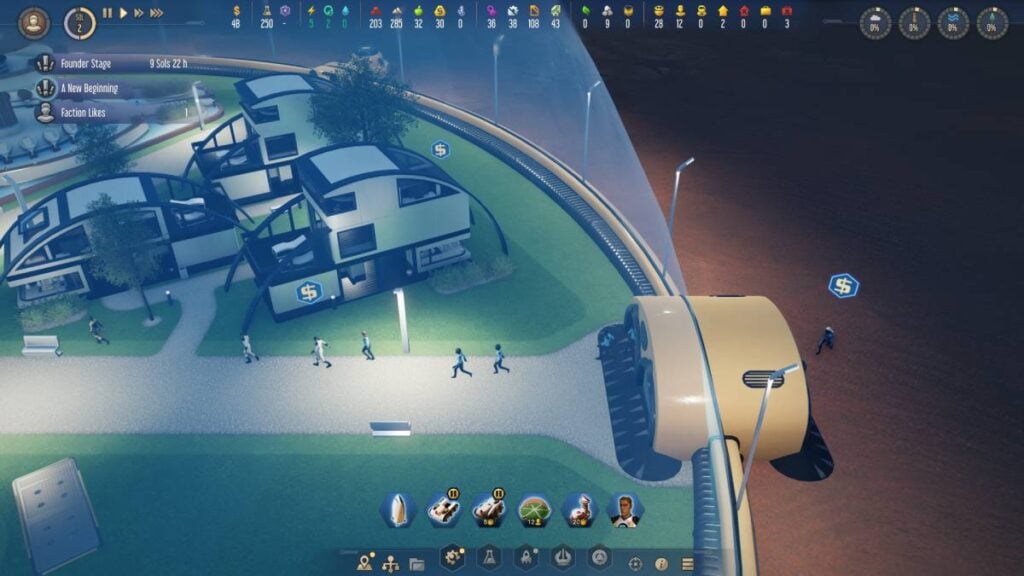Show the Faction Likes tracker
This screenshot has width=1024, height=576.
pos(92,113)
